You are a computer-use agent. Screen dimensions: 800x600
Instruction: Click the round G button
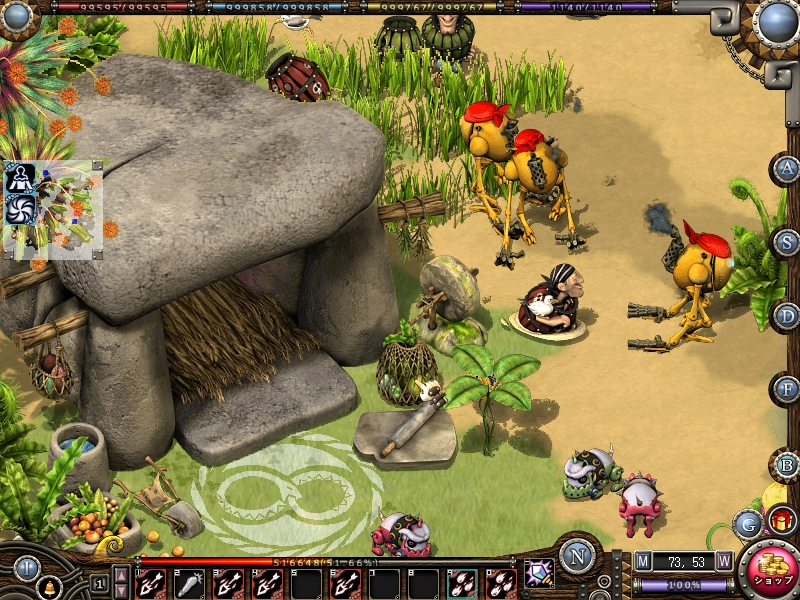point(746,523)
